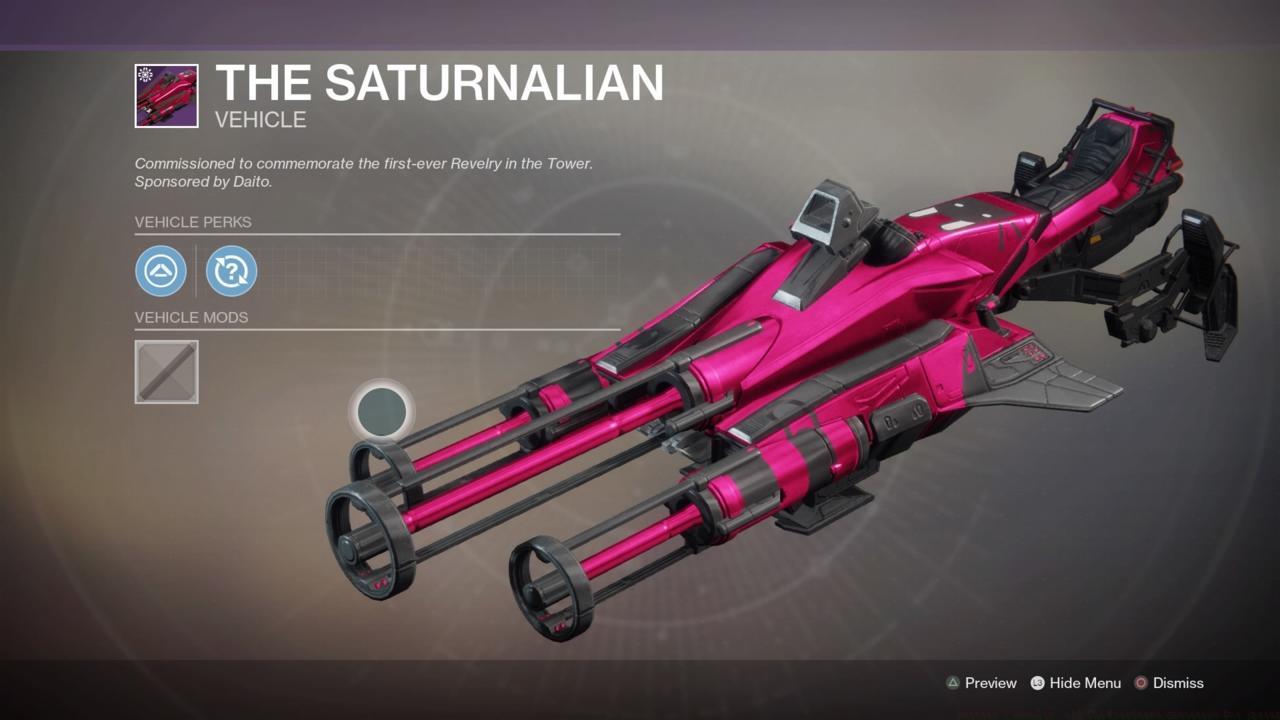Expand the Vehicle Perks section

(x=192, y=222)
